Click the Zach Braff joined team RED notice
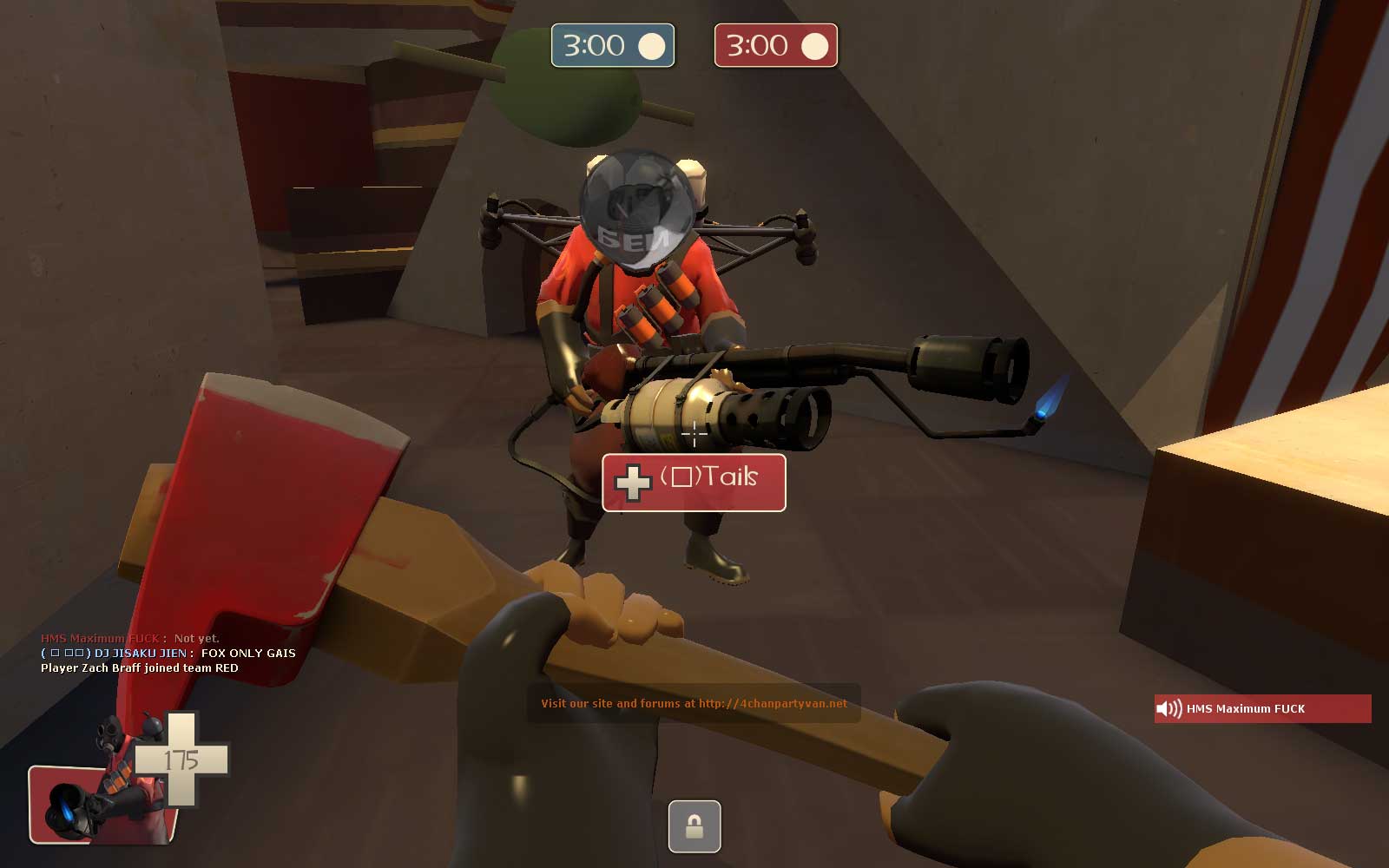The width and height of the screenshot is (1389, 868). coord(142,668)
